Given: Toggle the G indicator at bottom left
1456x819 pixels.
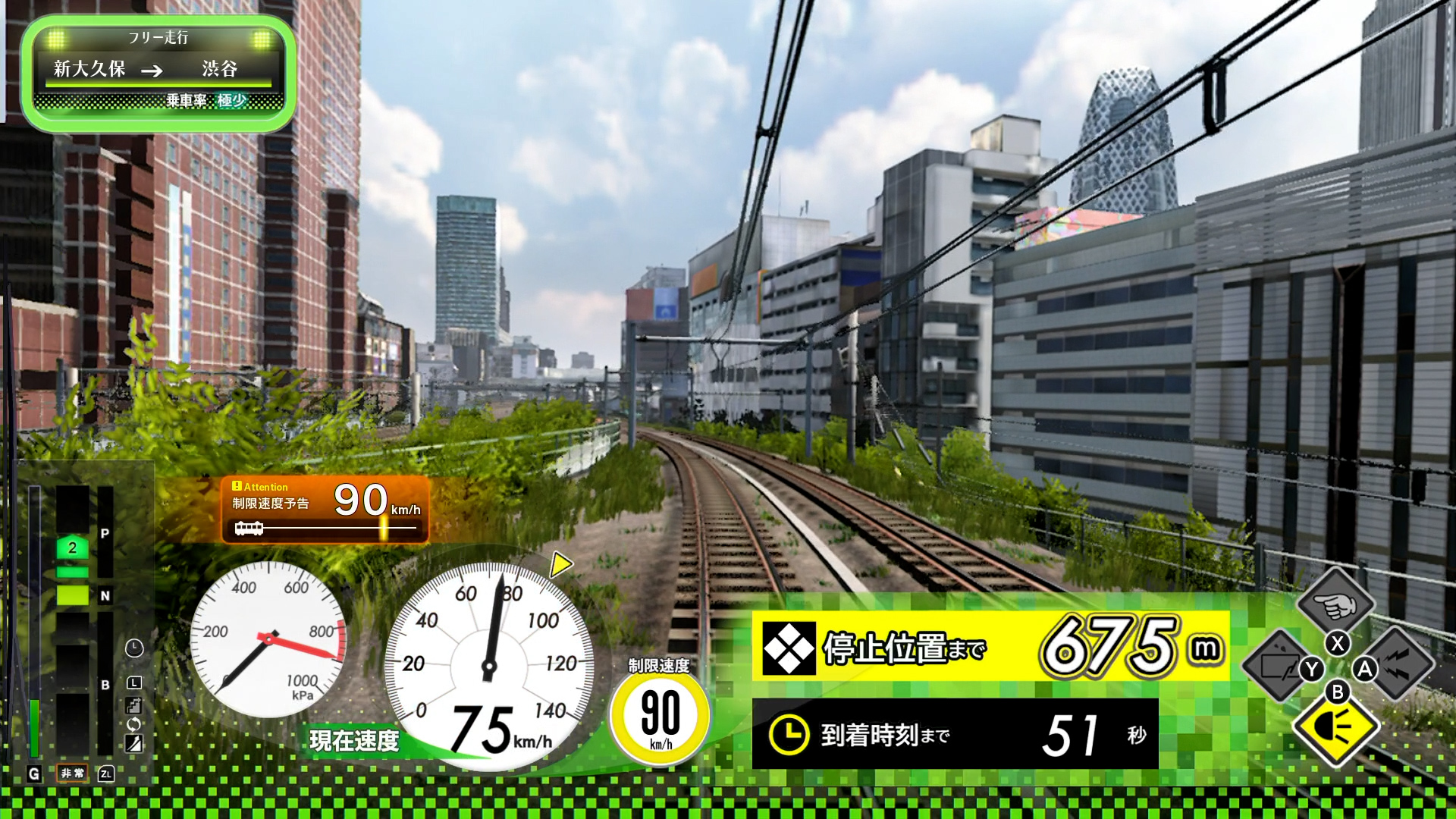Looking at the screenshot, I should coord(33,772).
